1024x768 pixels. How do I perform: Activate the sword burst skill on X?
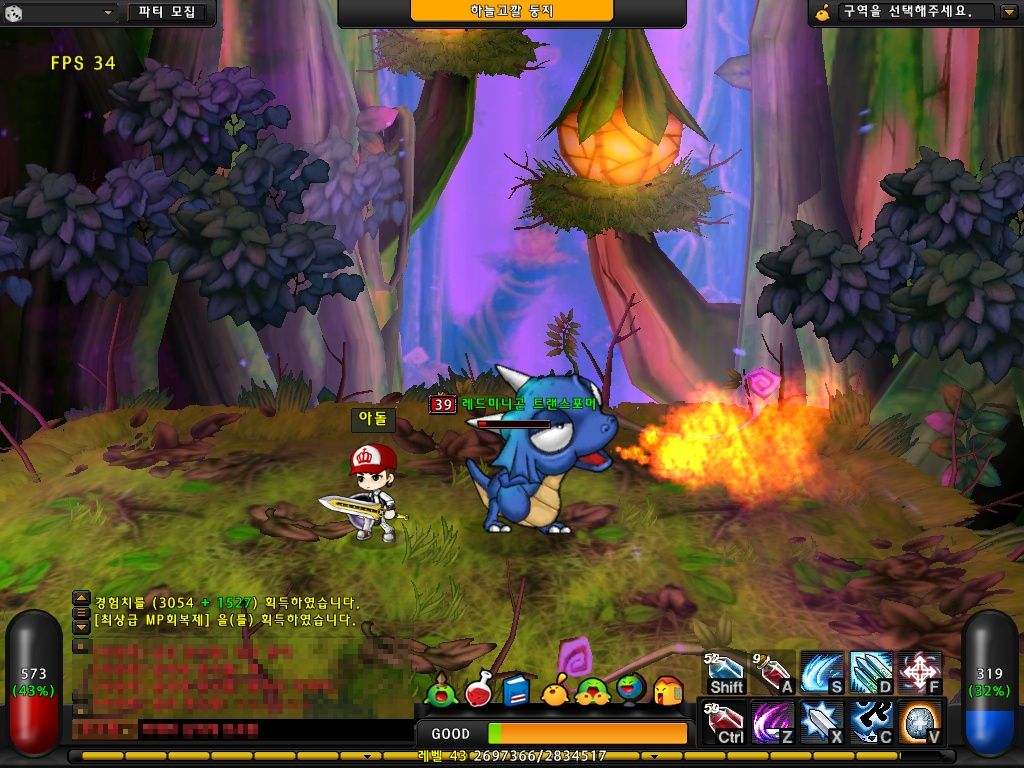tap(822, 722)
